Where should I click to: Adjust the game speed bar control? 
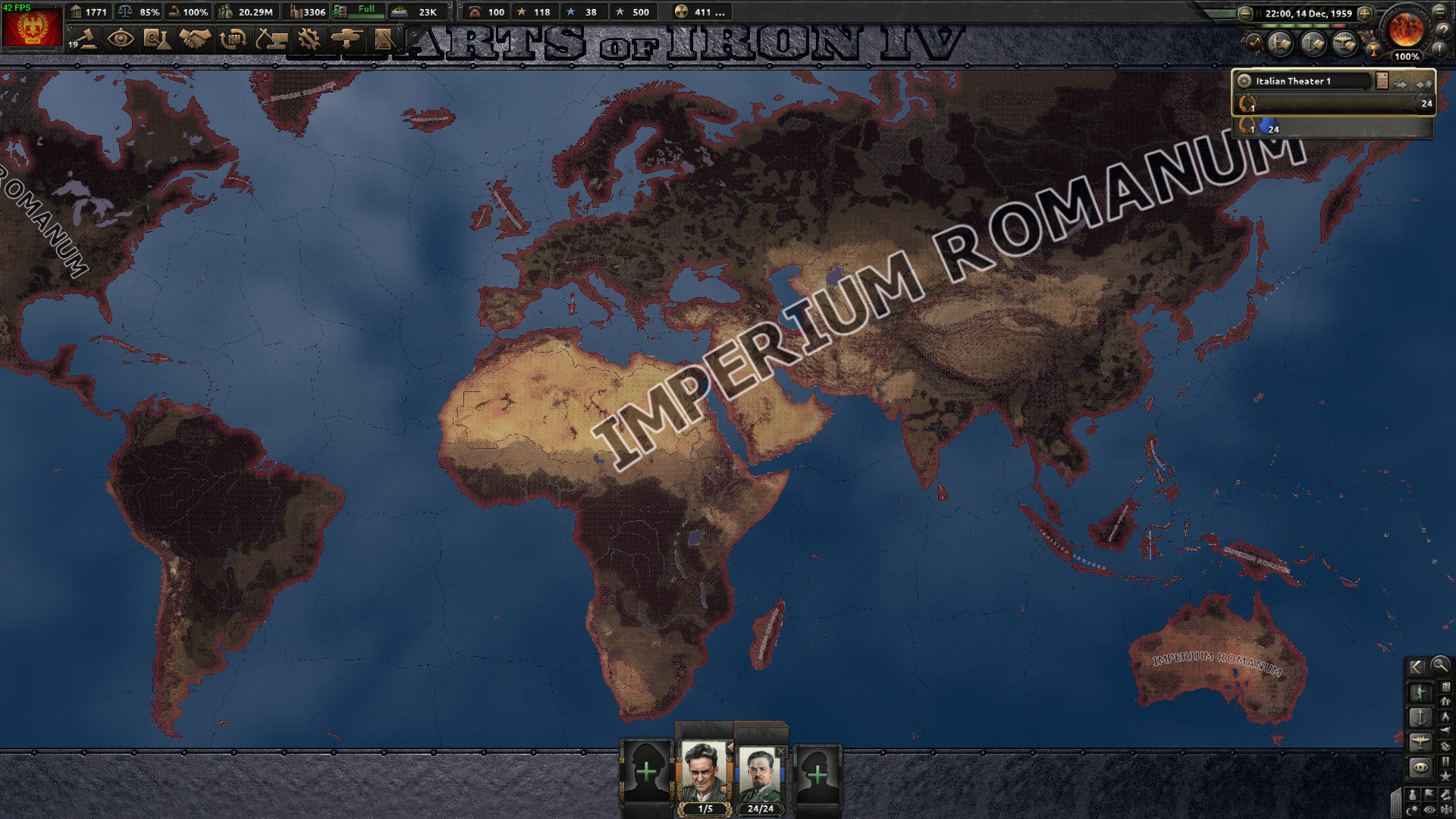[x=1301, y=26]
